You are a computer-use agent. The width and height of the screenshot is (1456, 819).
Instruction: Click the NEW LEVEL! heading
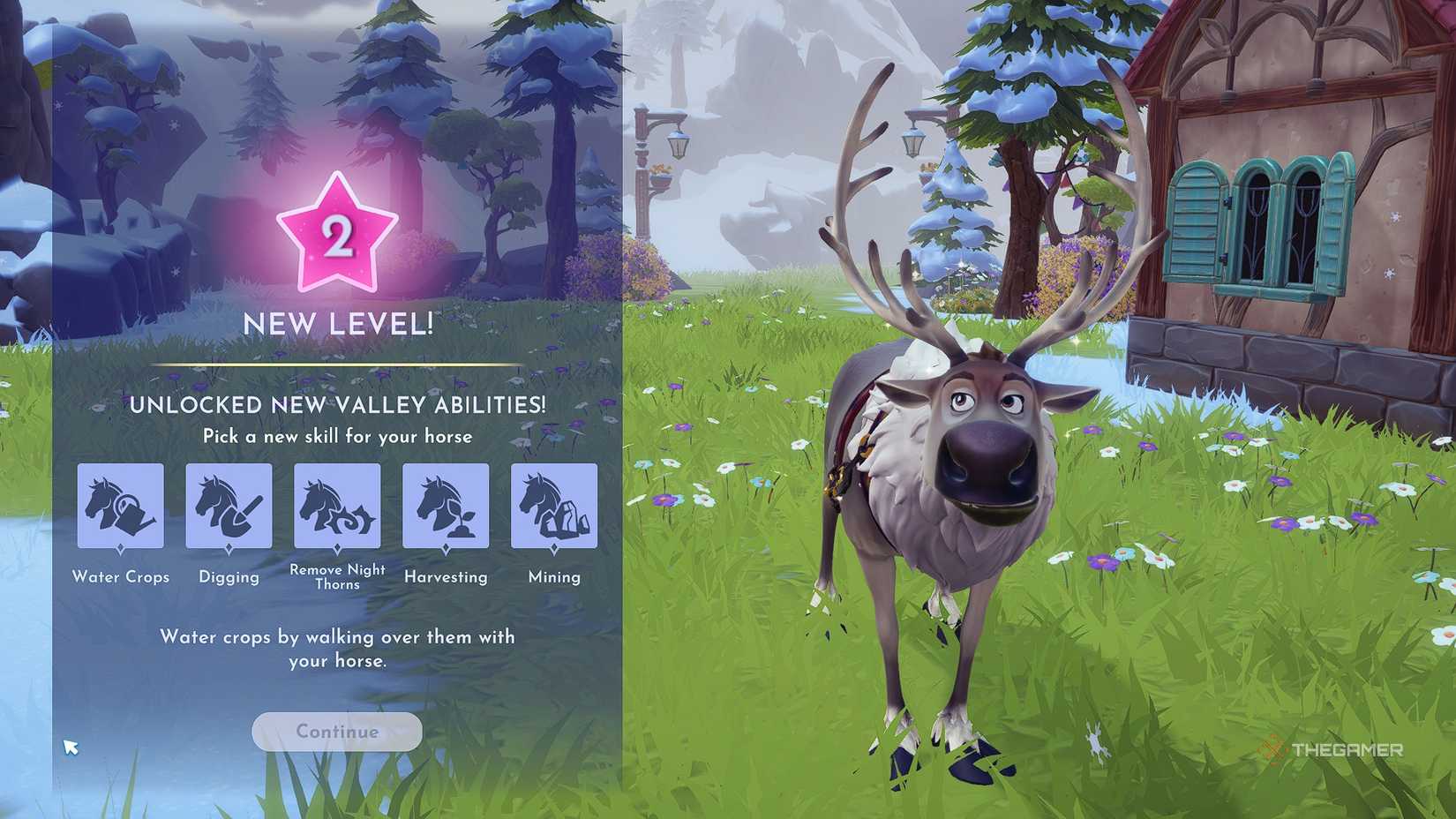pyautogui.click(x=338, y=324)
